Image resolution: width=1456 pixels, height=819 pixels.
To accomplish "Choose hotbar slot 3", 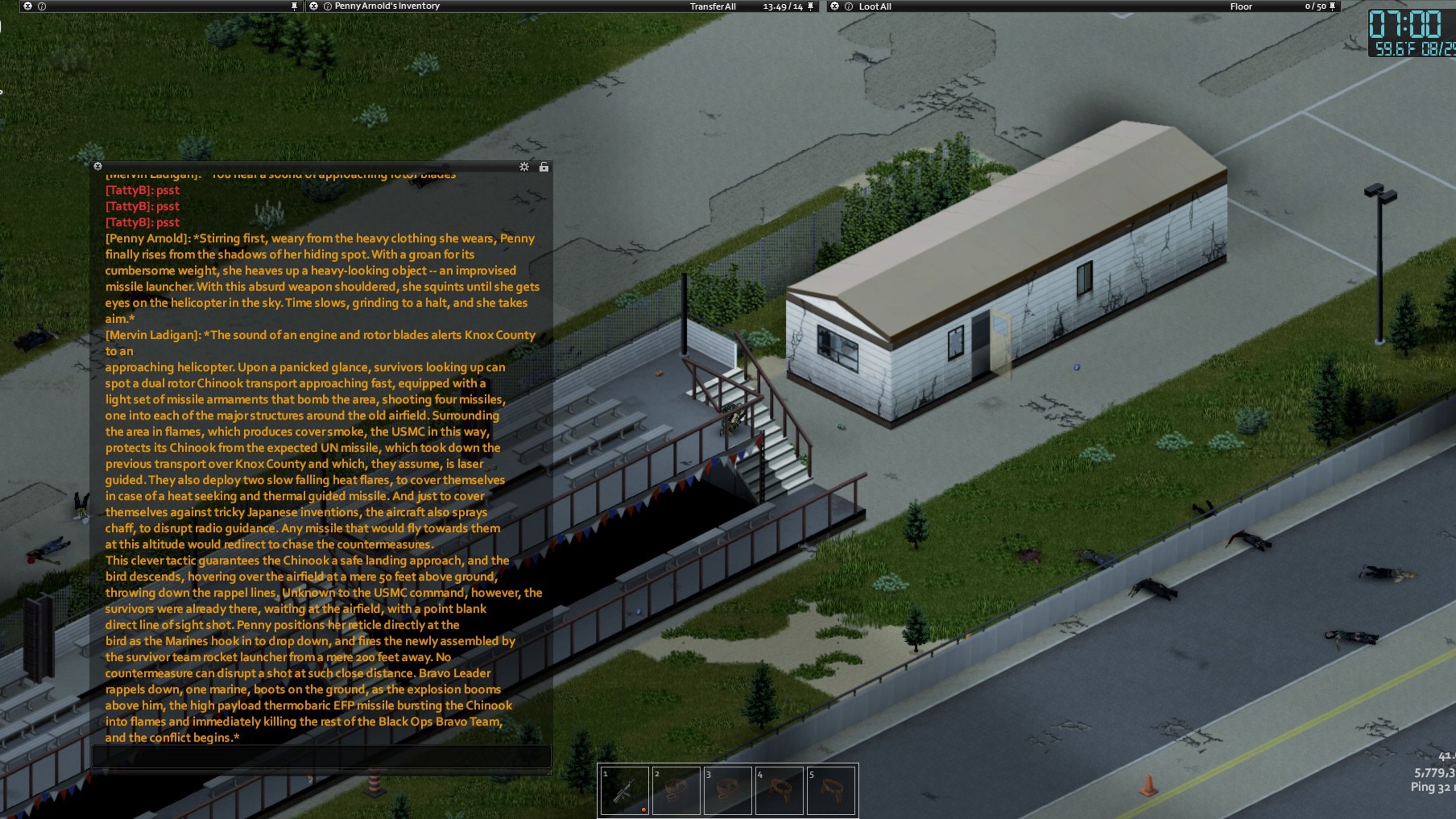I will click(728, 790).
